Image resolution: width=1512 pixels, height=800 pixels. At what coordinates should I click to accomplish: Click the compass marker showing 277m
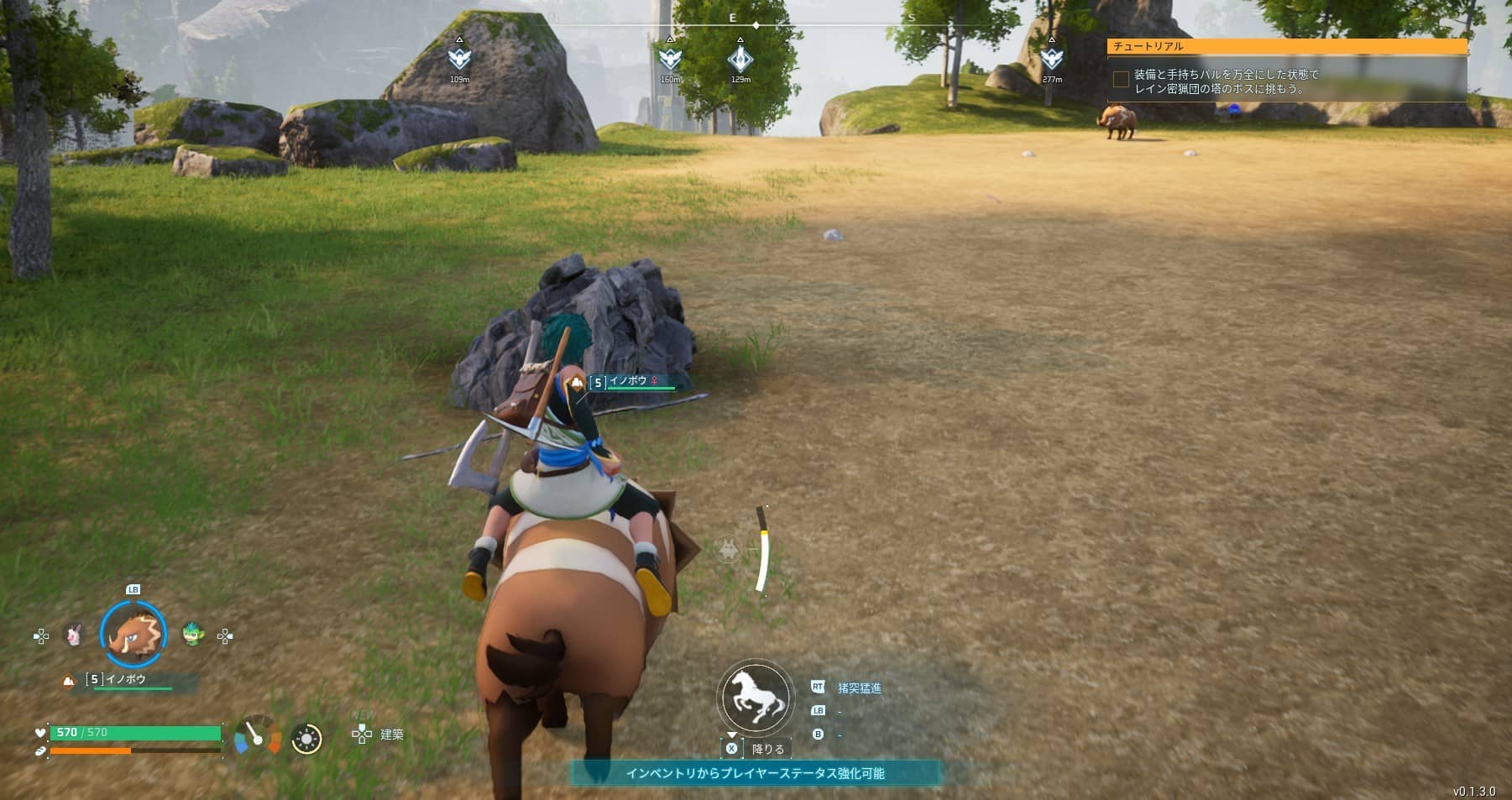click(x=1052, y=59)
